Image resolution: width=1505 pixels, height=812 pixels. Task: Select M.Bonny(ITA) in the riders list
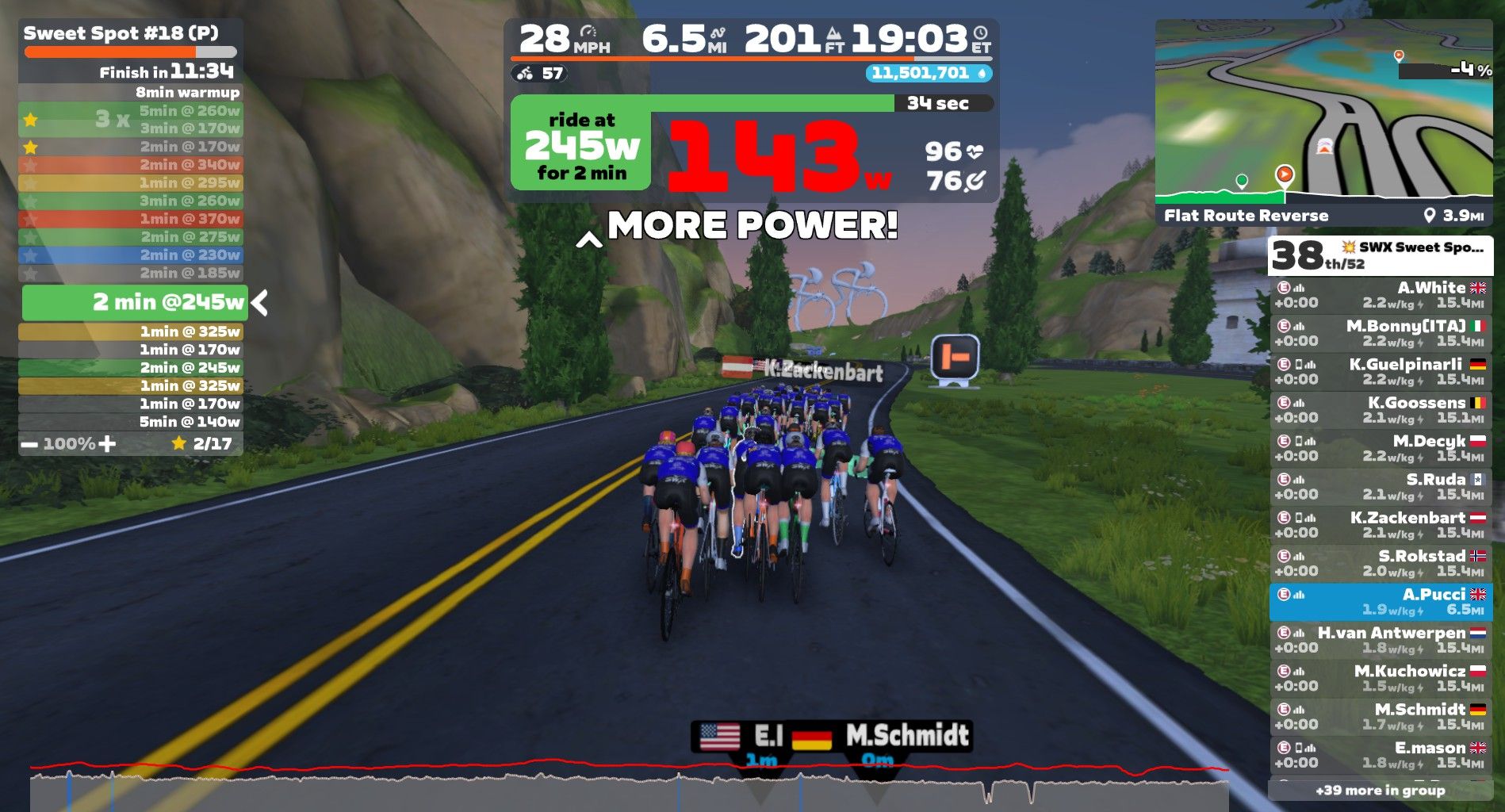tap(1380, 333)
